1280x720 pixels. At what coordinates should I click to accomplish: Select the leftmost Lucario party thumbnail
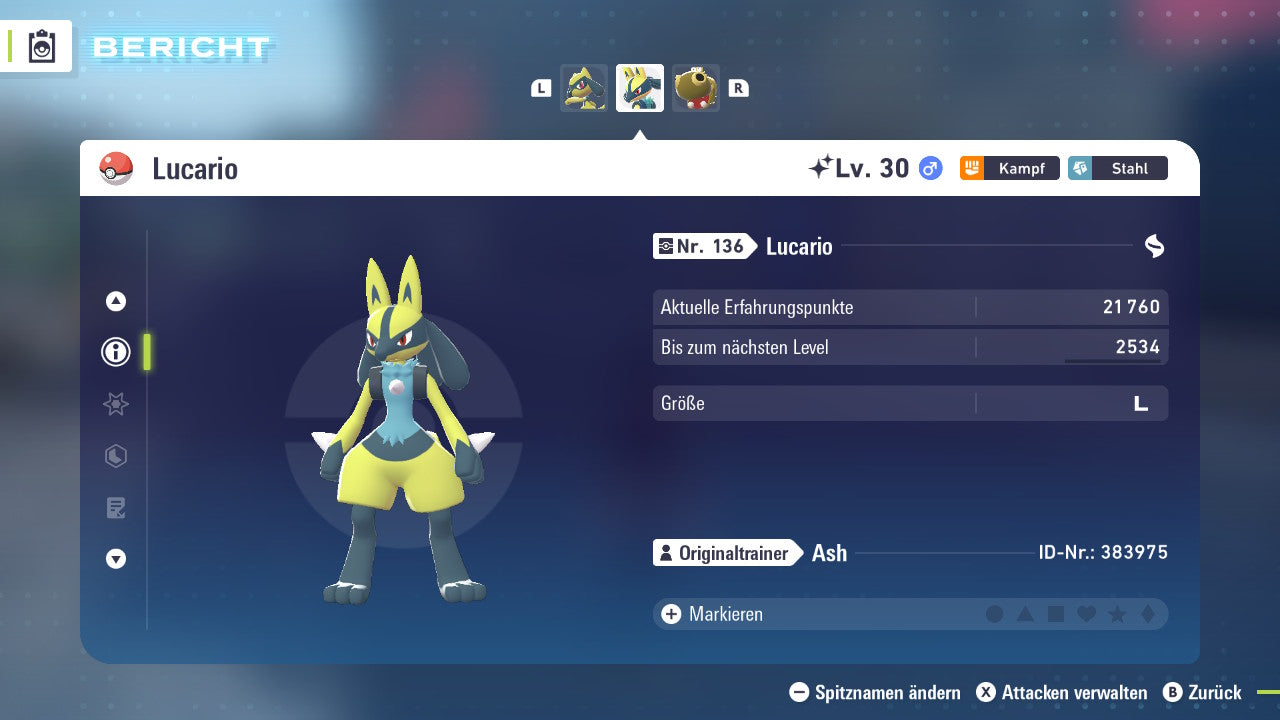584,87
